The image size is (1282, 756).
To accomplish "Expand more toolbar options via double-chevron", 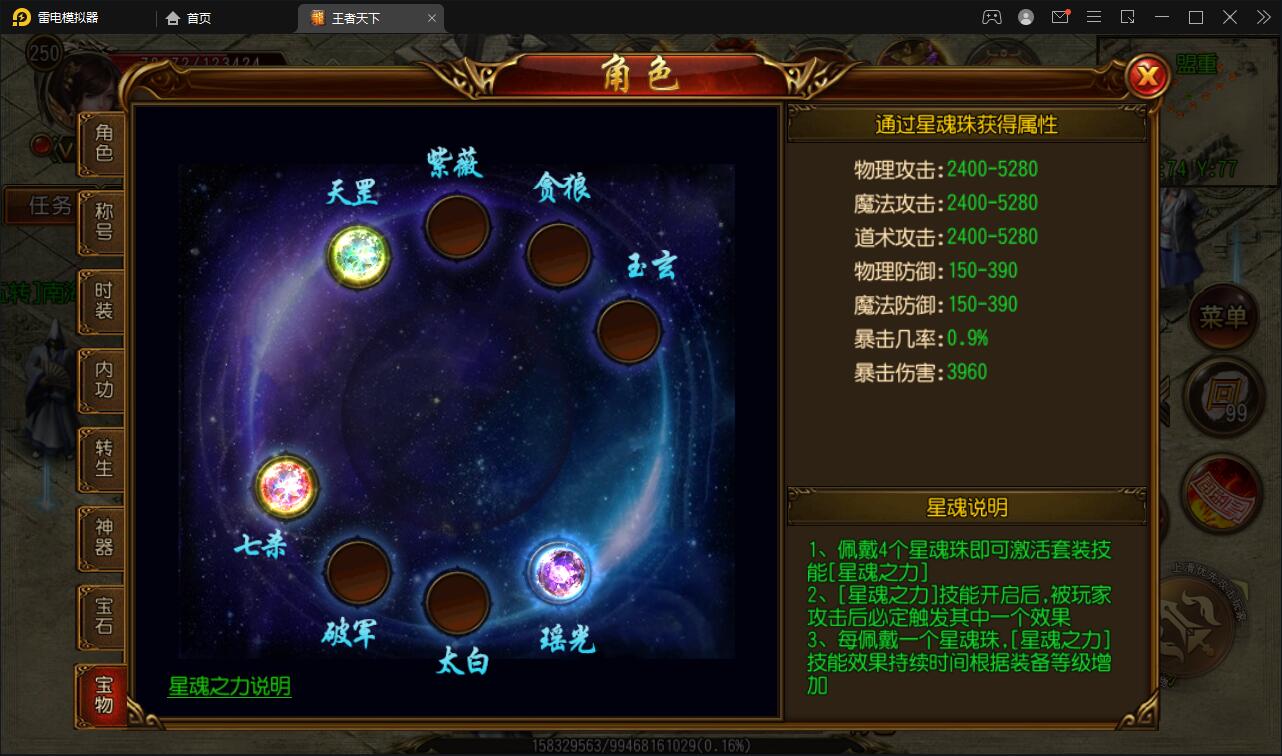I will [1264, 17].
